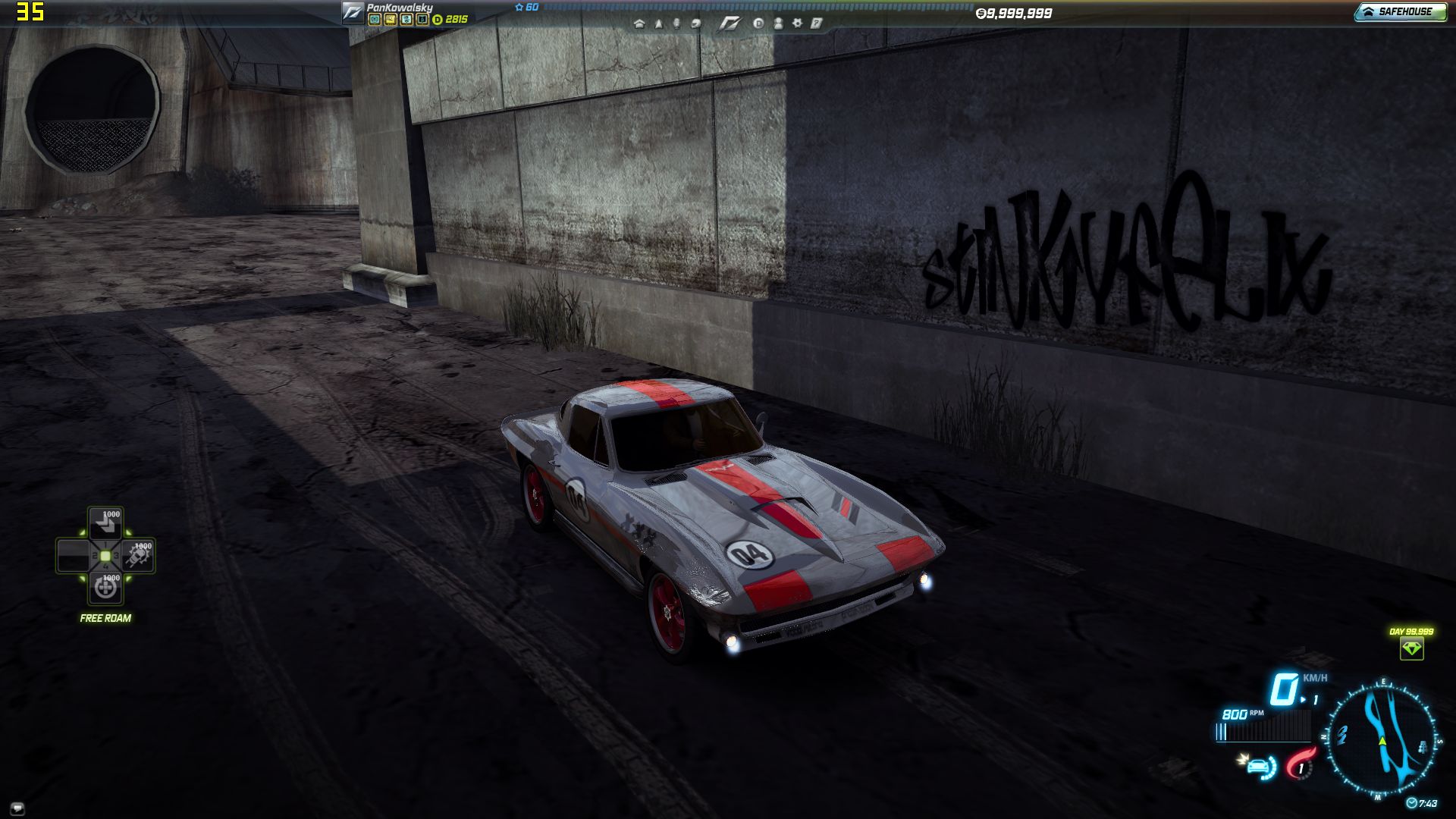Open the gear settings icon
The image size is (1456, 819).
coord(797,24)
